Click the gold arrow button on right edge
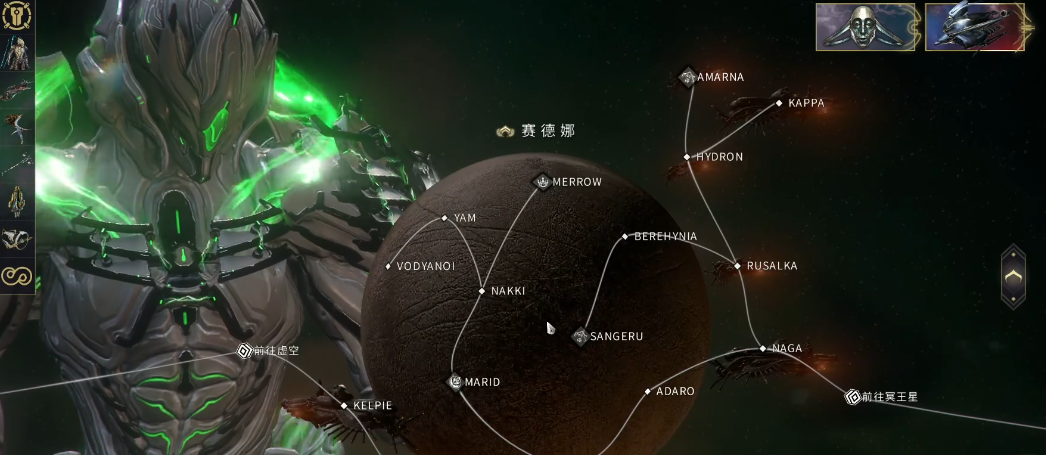 click(x=1013, y=275)
